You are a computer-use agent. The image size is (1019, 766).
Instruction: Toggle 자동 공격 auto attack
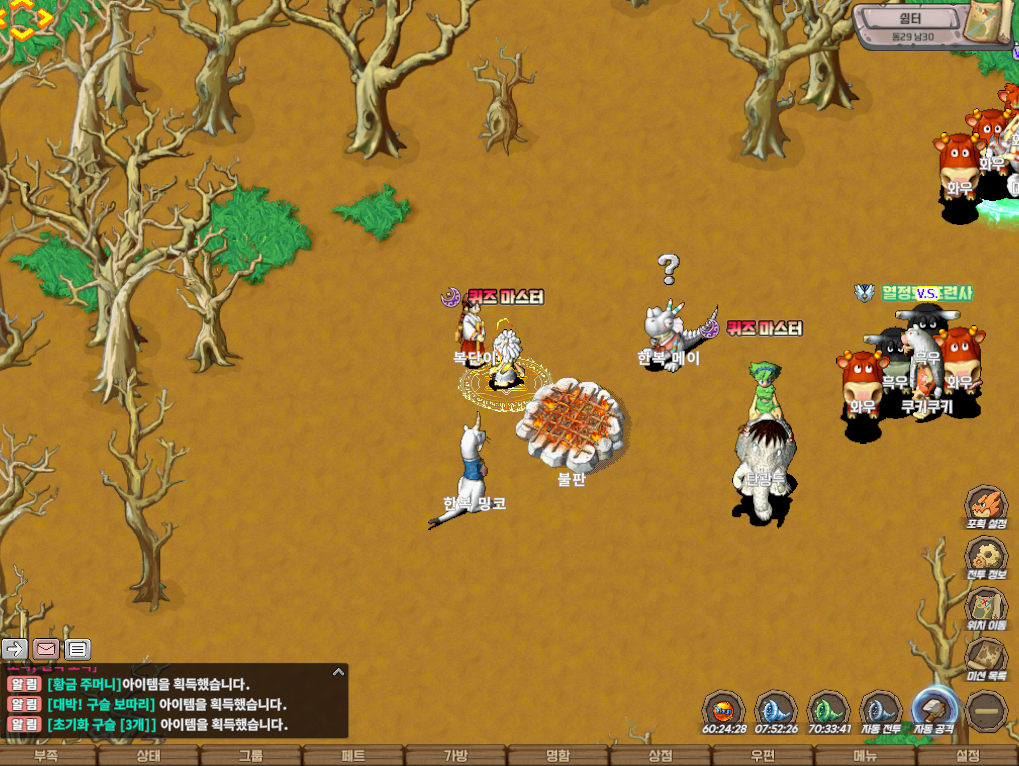pos(934,710)
